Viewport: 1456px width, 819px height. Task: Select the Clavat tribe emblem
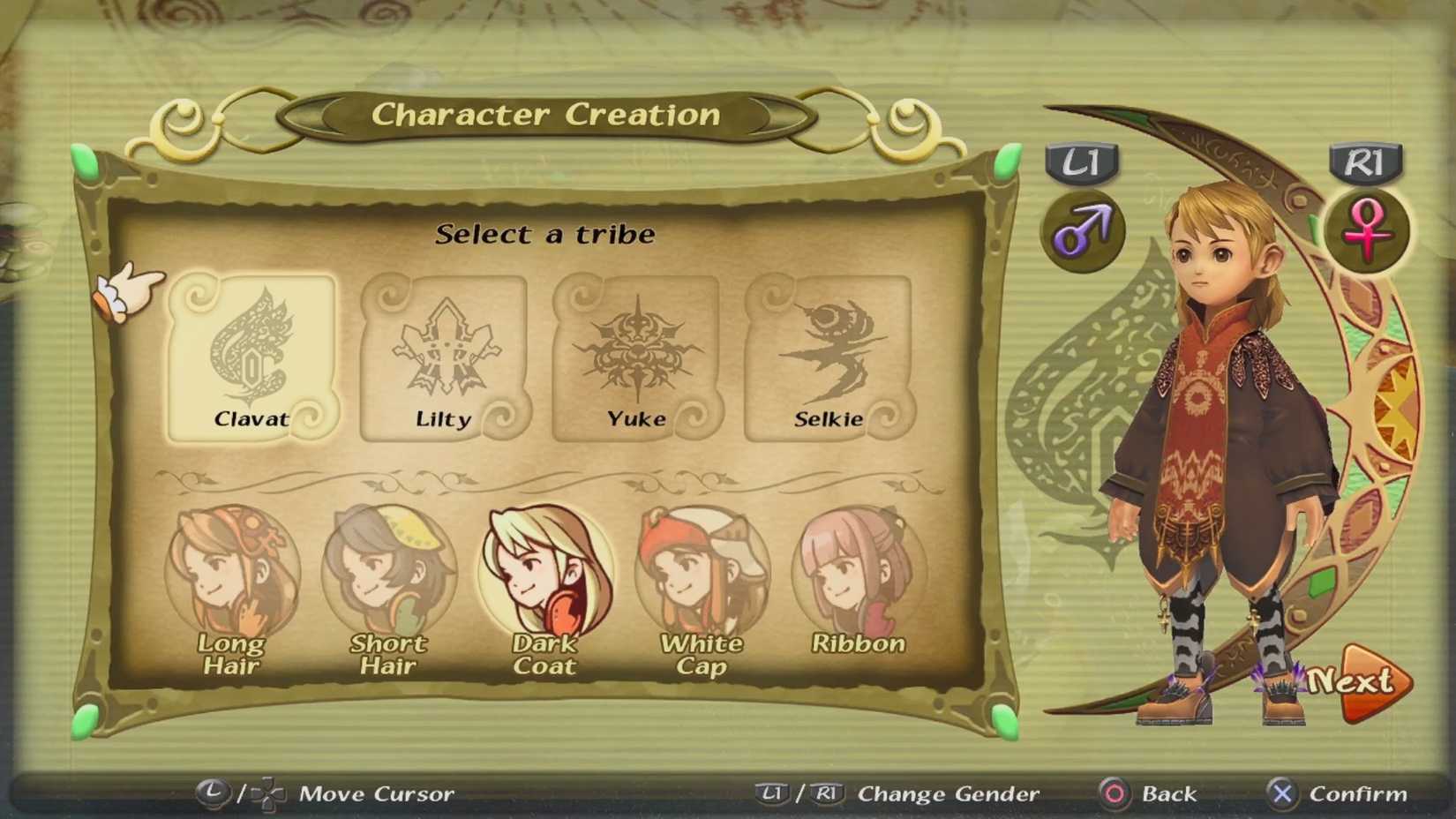251,353
